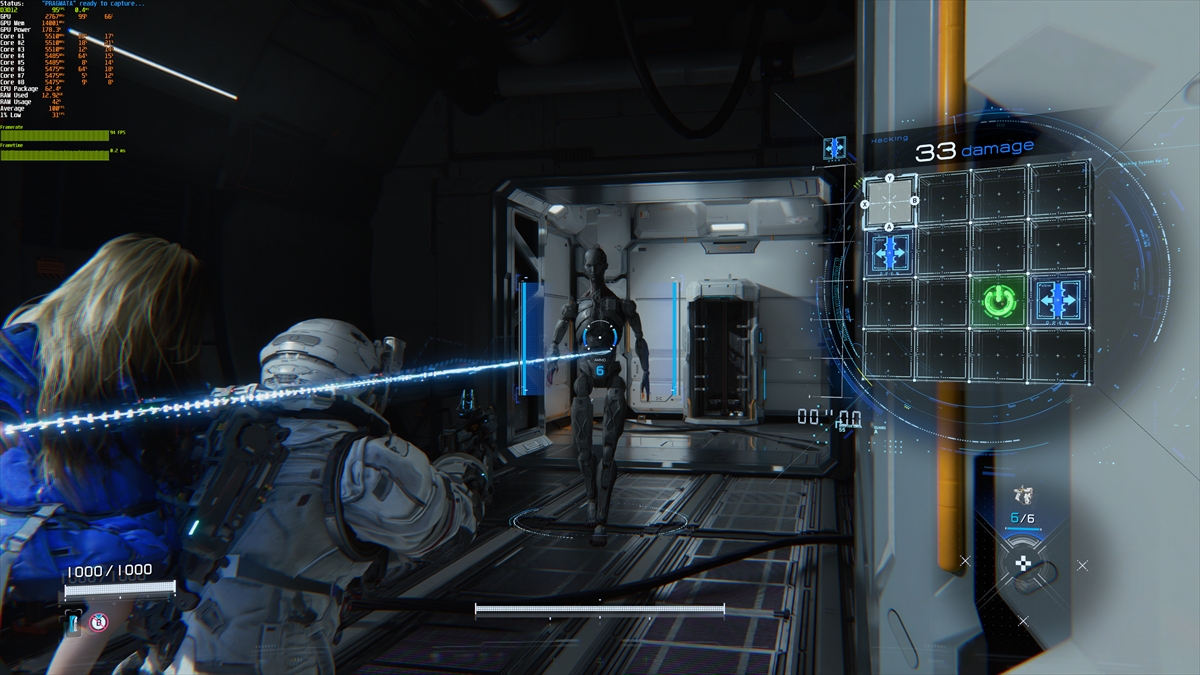Choose the blue arrow tile beside the power node
The height and width of the screenshot is (675, 1200).
tap(1058, 299)
